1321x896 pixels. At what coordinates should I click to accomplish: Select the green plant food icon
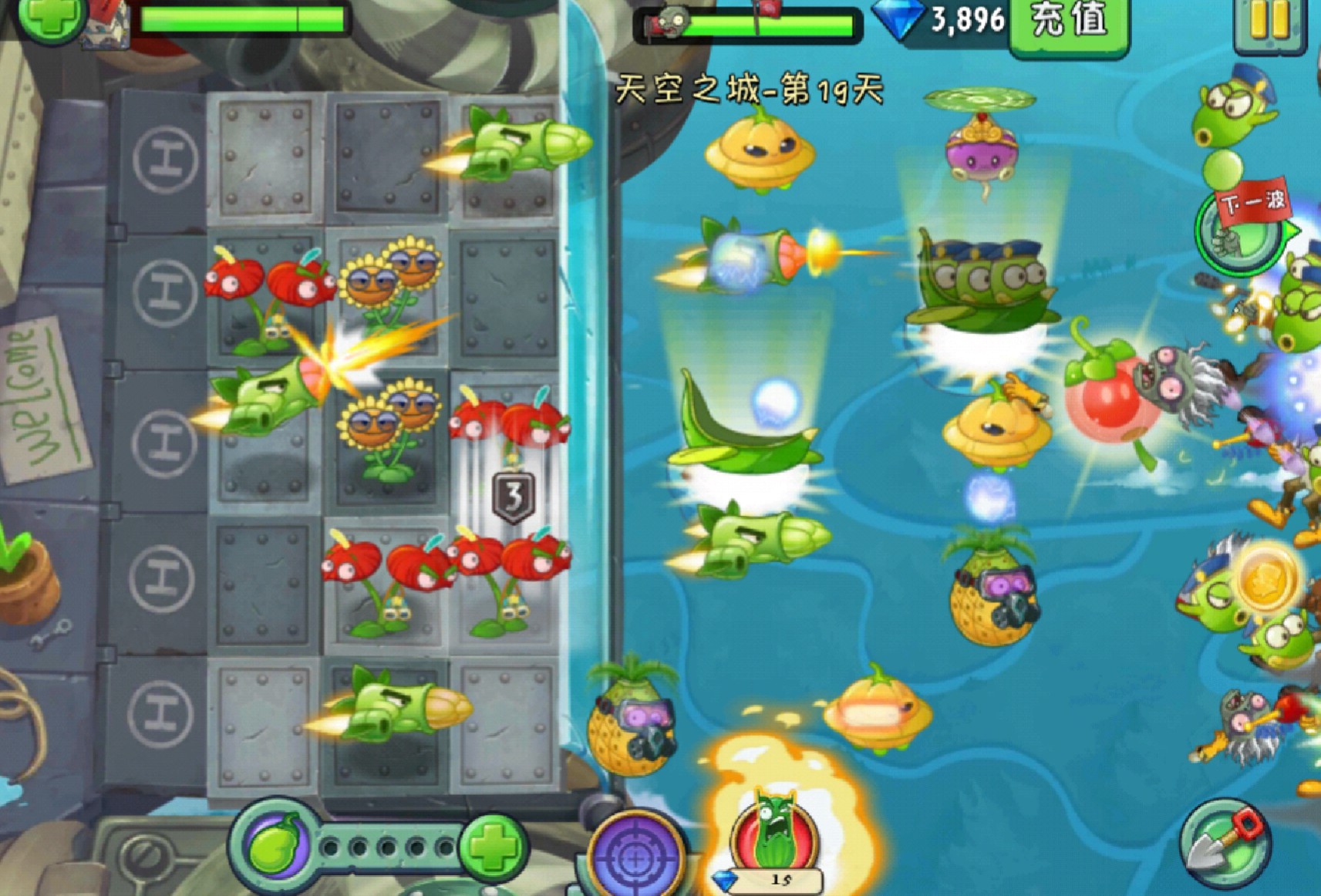coord(275,846)
